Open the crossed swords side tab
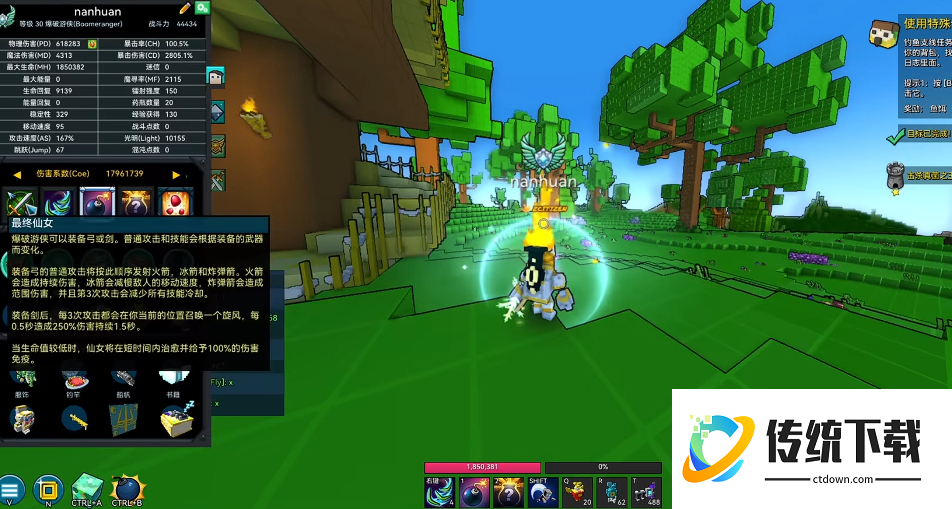 tap(215, 181)
